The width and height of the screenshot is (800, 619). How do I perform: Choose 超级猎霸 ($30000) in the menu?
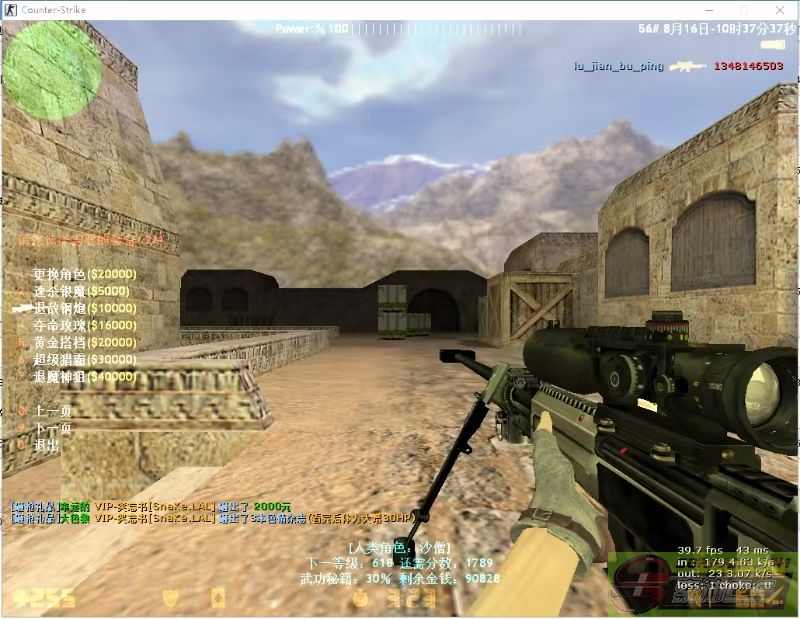tap(84, 359)
